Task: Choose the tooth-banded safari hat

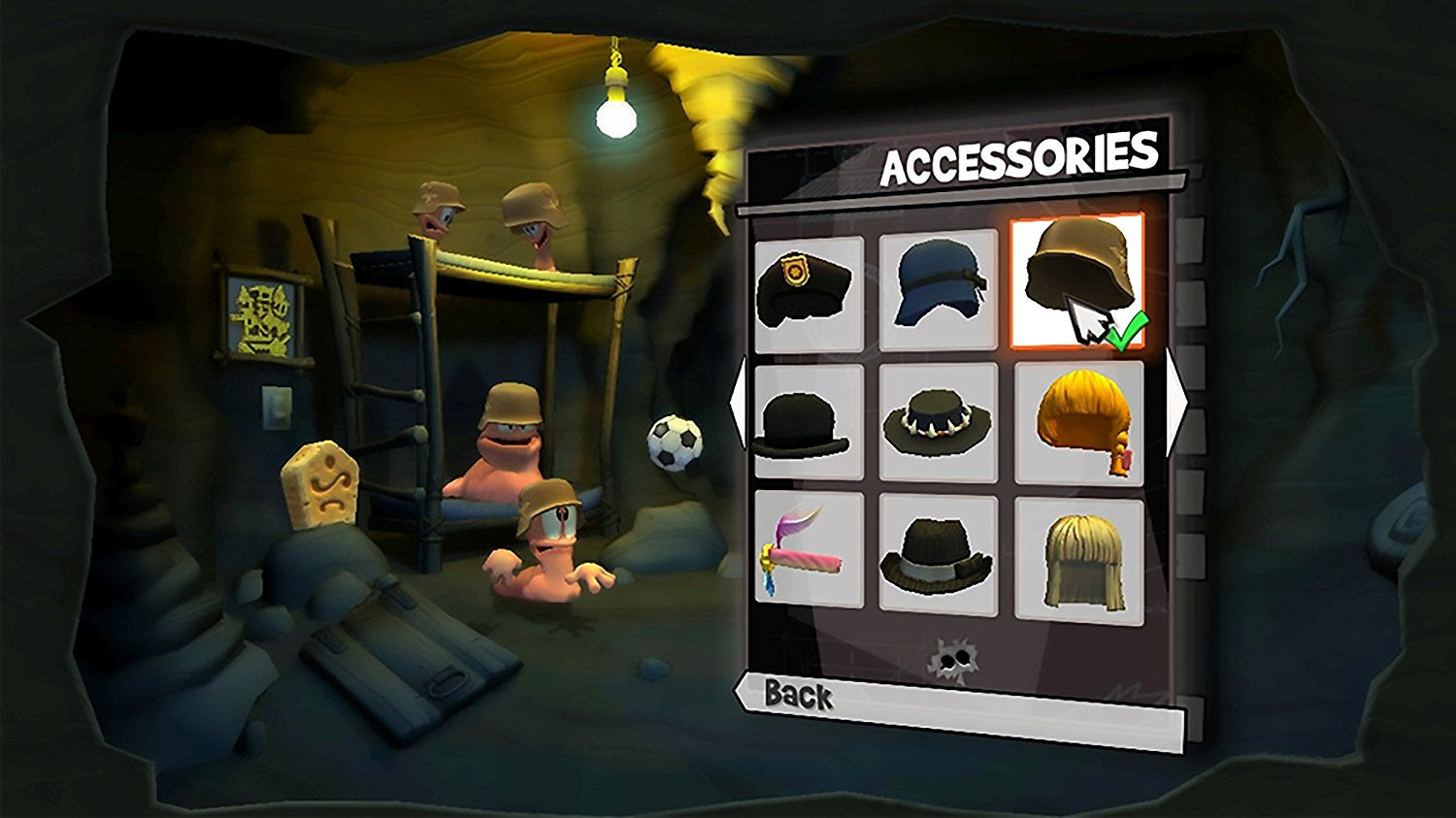Action: (938, 422)
